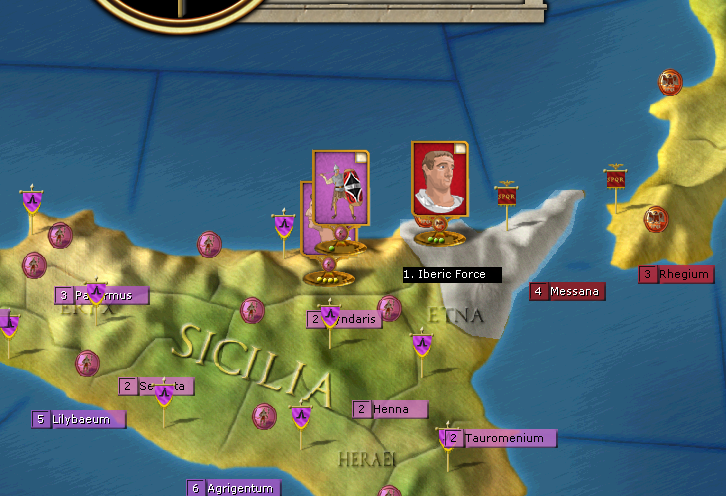
Task: Click the Tyndaris city label
Action: pos(345,319)
